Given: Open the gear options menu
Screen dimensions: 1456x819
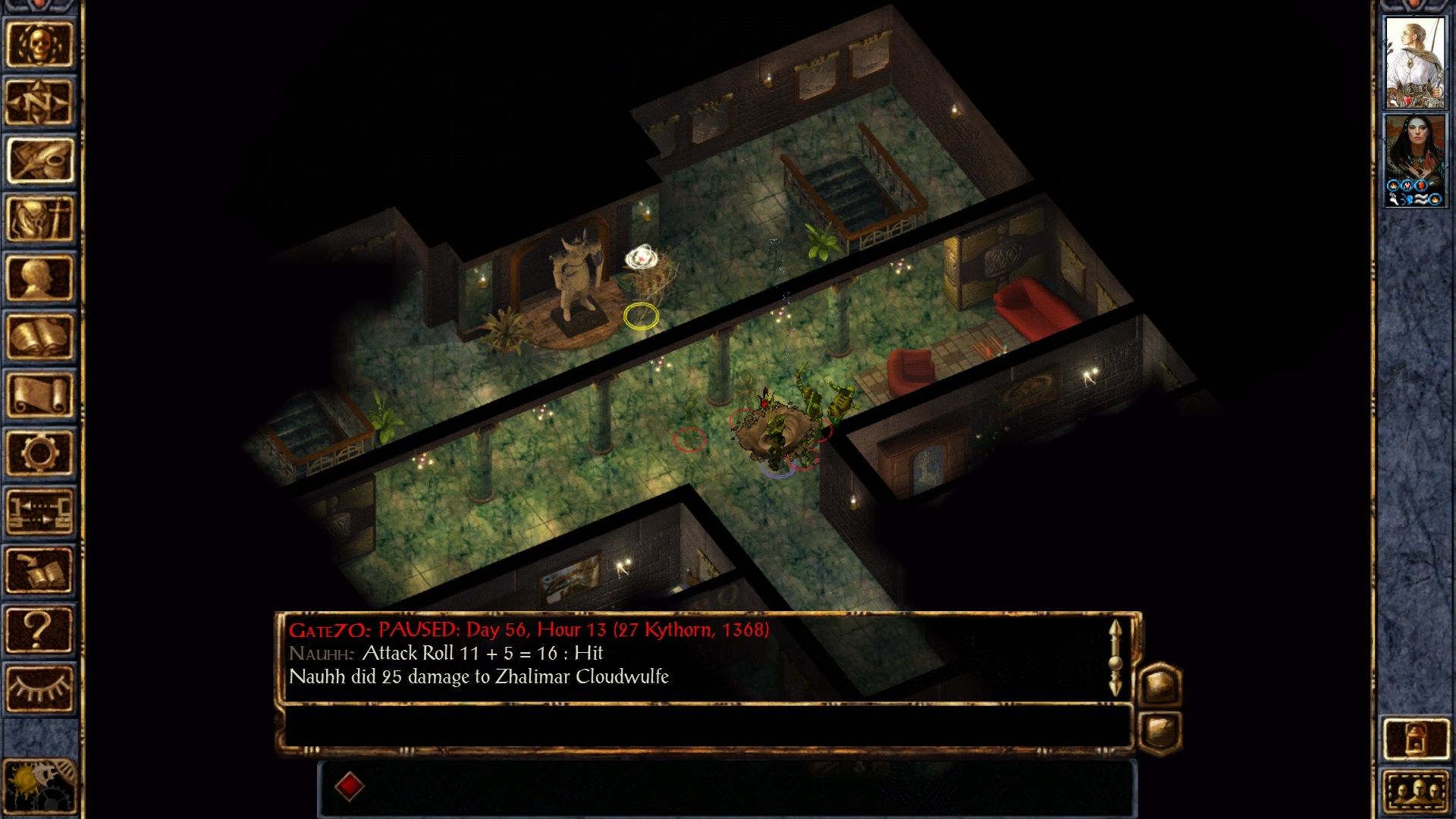Looking at the screenshot, I should click(x=39, y=453).
